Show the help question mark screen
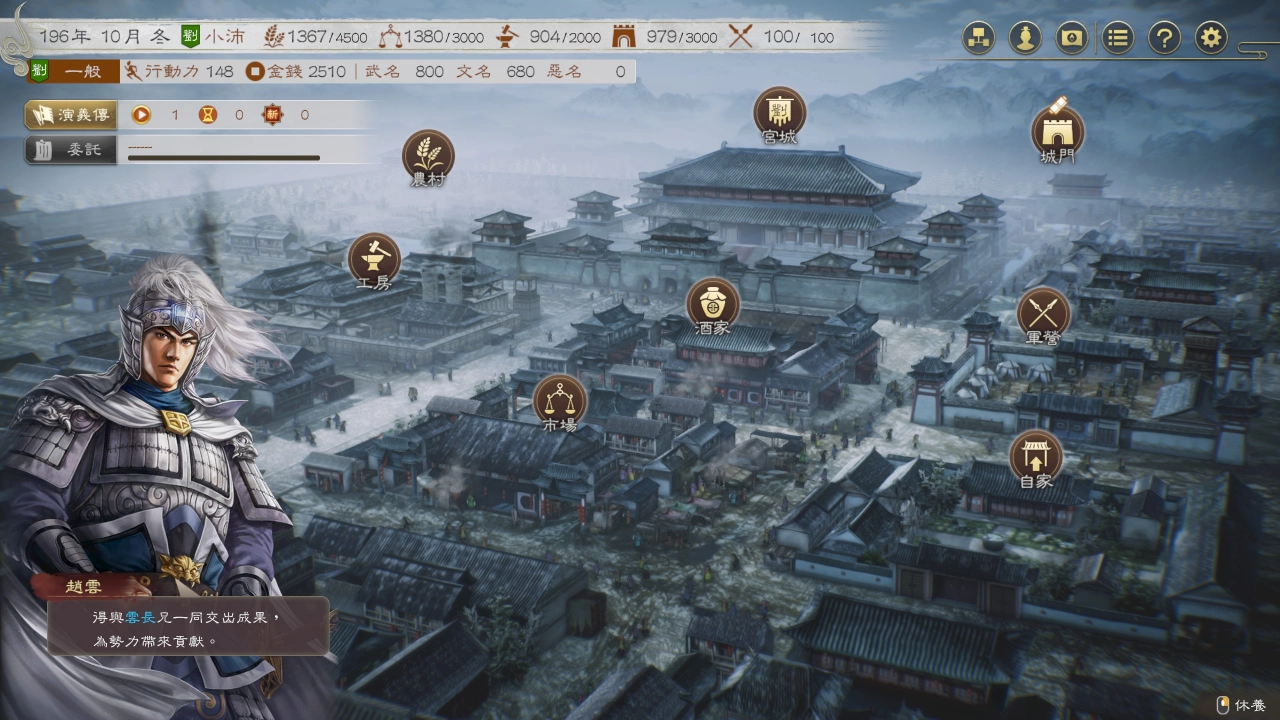Image resolution: width=1280 pixels, height=720 pixels. tap(1164, 38)
